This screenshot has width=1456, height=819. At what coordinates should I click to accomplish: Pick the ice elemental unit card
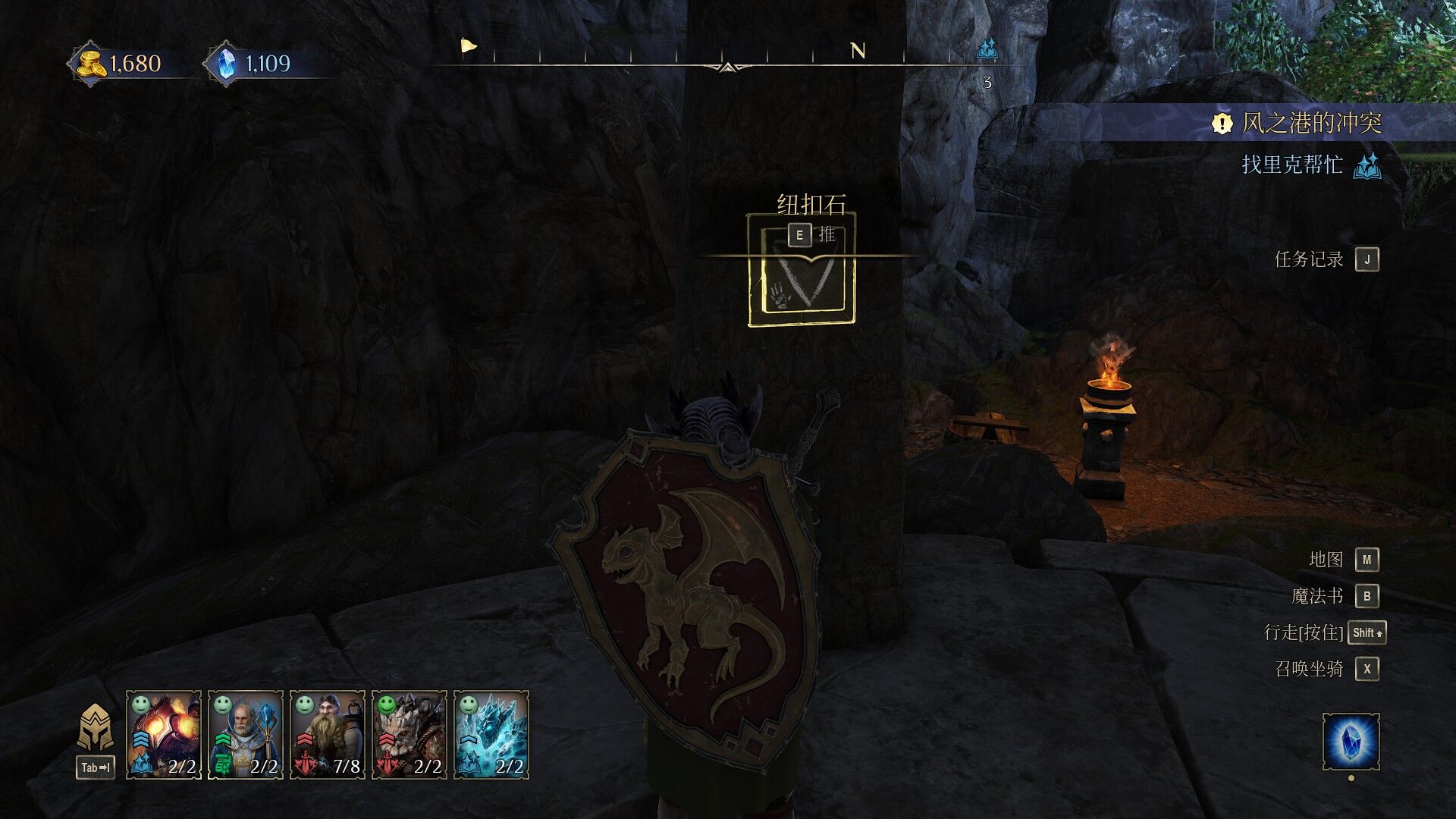pos(491,734)
